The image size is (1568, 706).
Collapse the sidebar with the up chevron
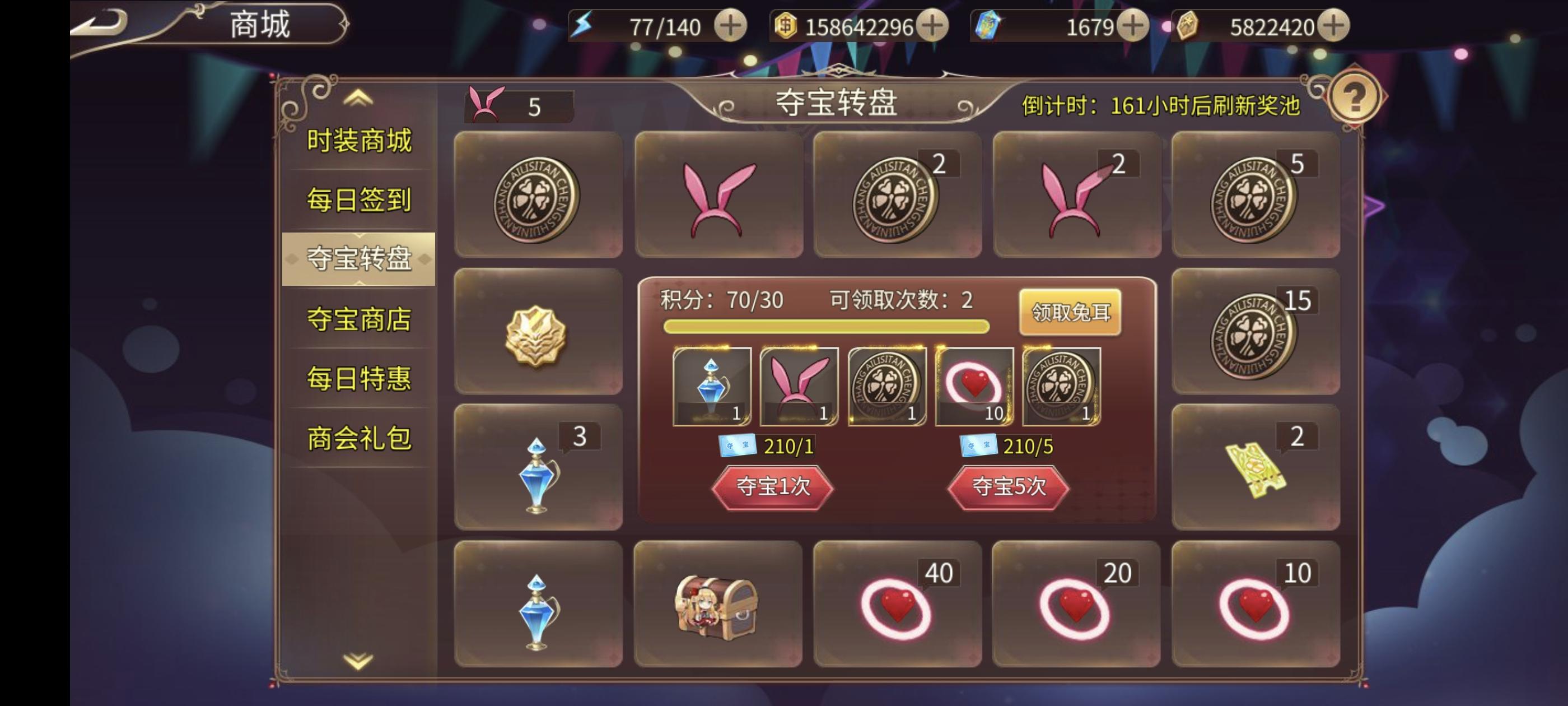358,99
